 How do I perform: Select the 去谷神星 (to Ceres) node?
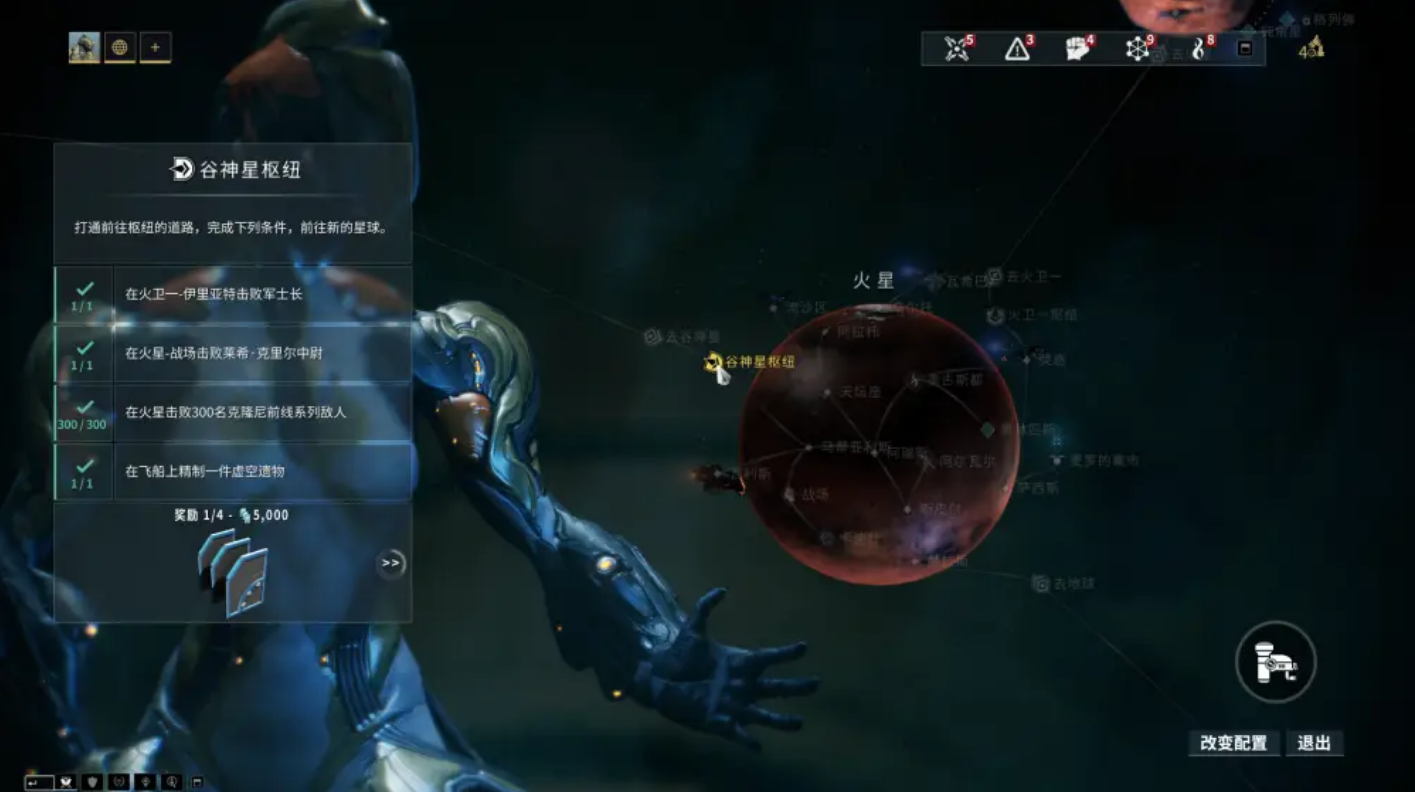point(652,337)
